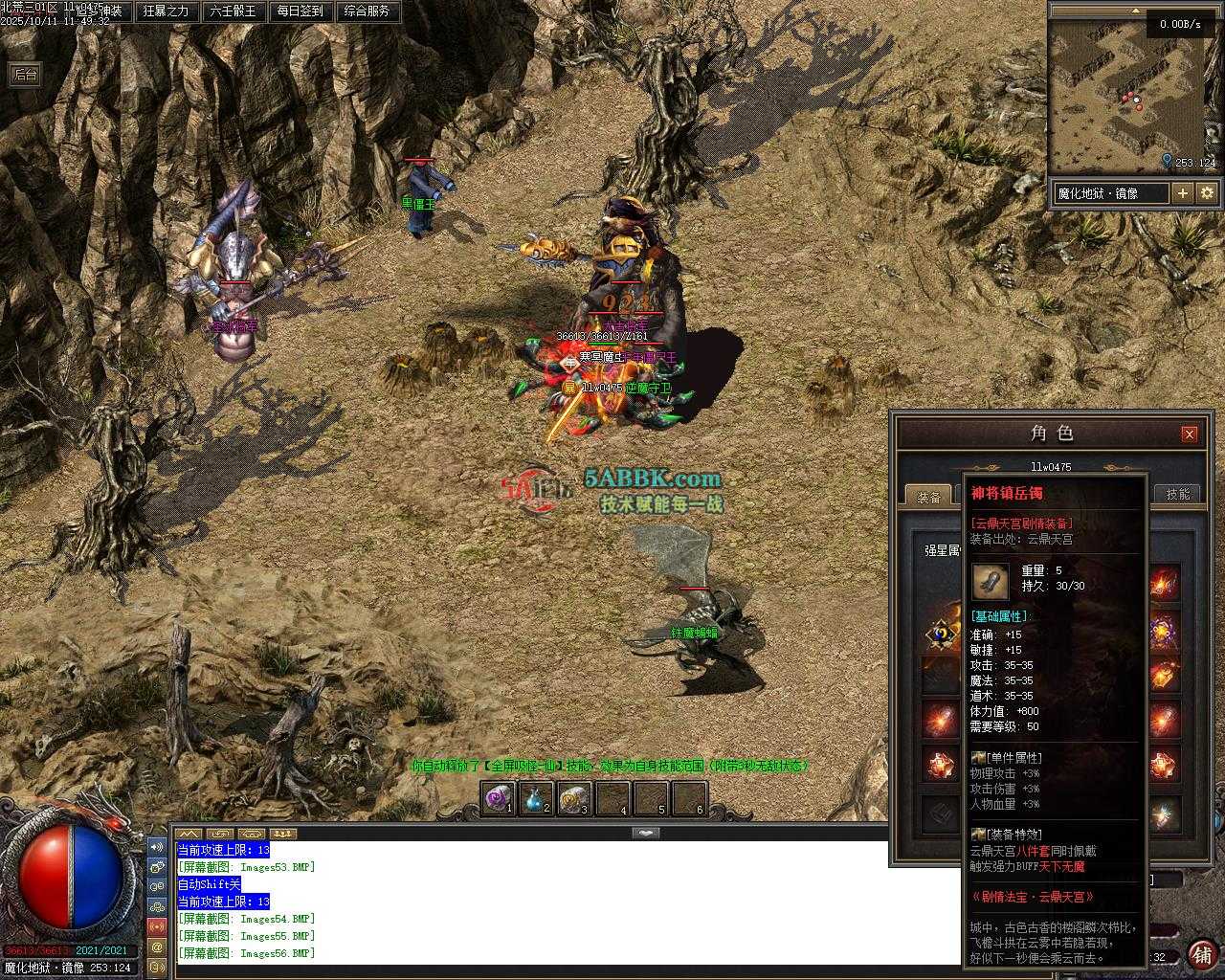1225x980 pixels.
Task: Use the yellow scroll in hotbar slot 3
Action: [574, 798]
